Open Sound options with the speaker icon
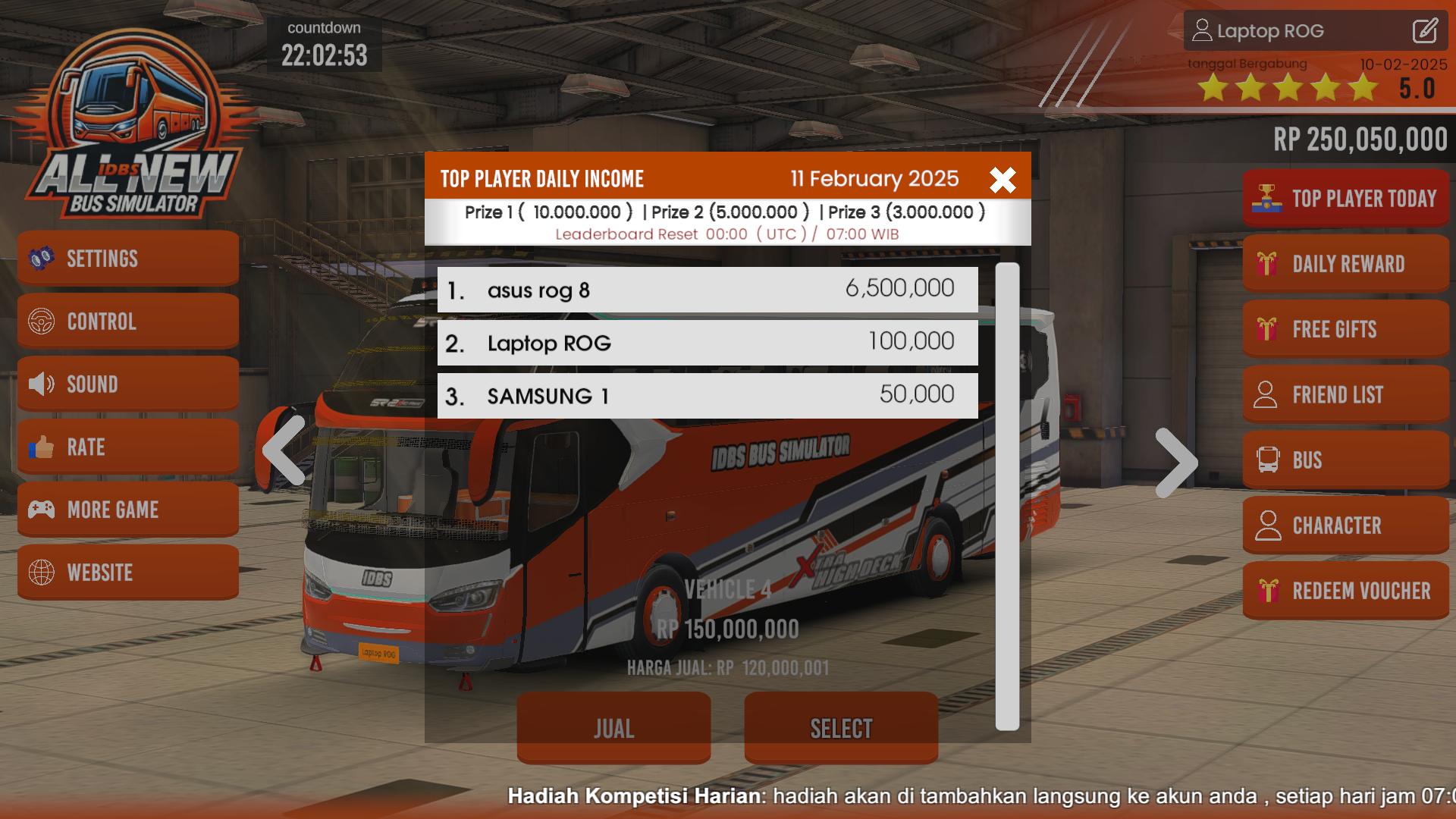1456x819 pixels. (42, 384)
